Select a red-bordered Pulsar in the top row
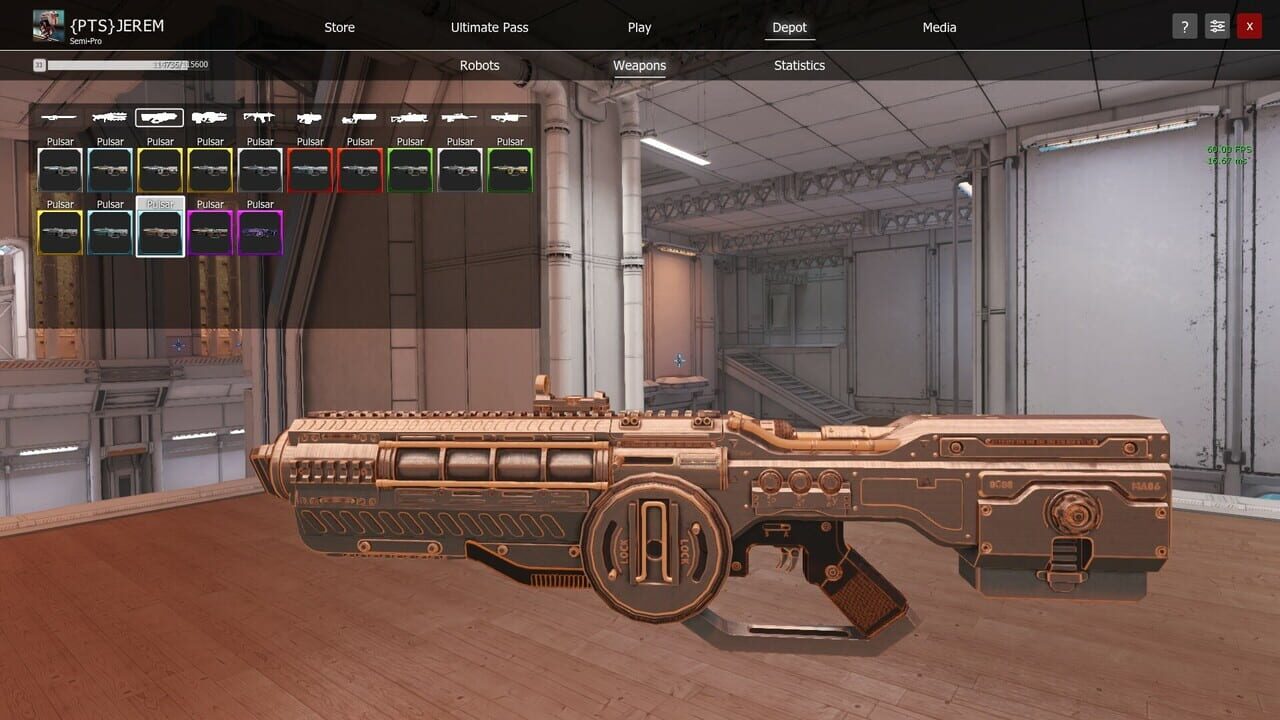This screenshot has width=1280, height=720. 310,169
